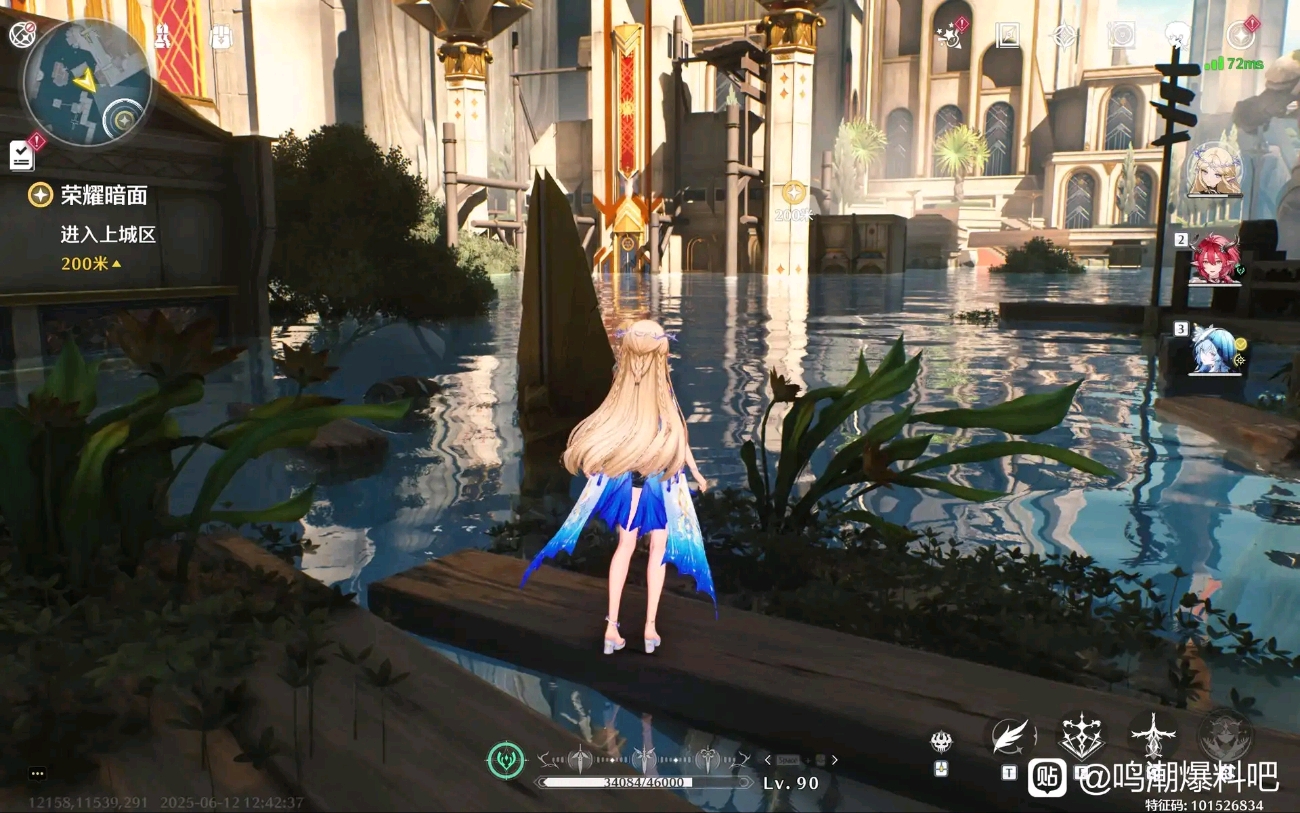The image size is (1300, 813).
Task: Open the quest checklist icon
Action: click(22, 154)
